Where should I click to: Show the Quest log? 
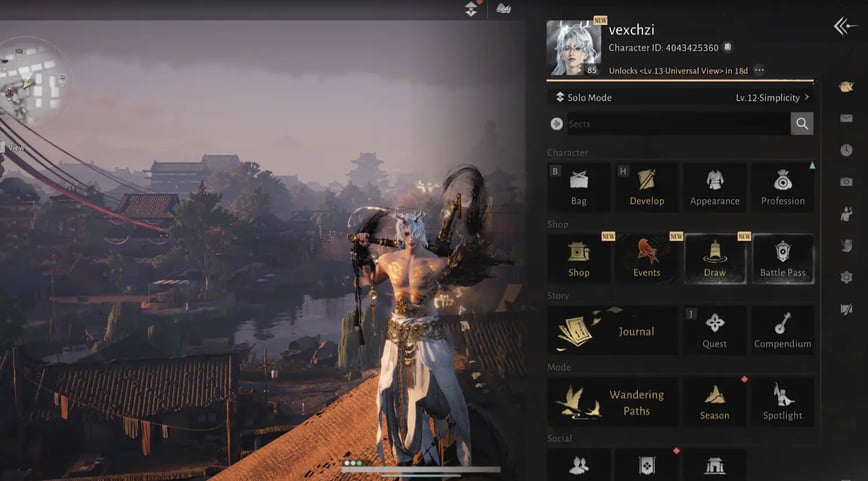[x=714, y=330]
